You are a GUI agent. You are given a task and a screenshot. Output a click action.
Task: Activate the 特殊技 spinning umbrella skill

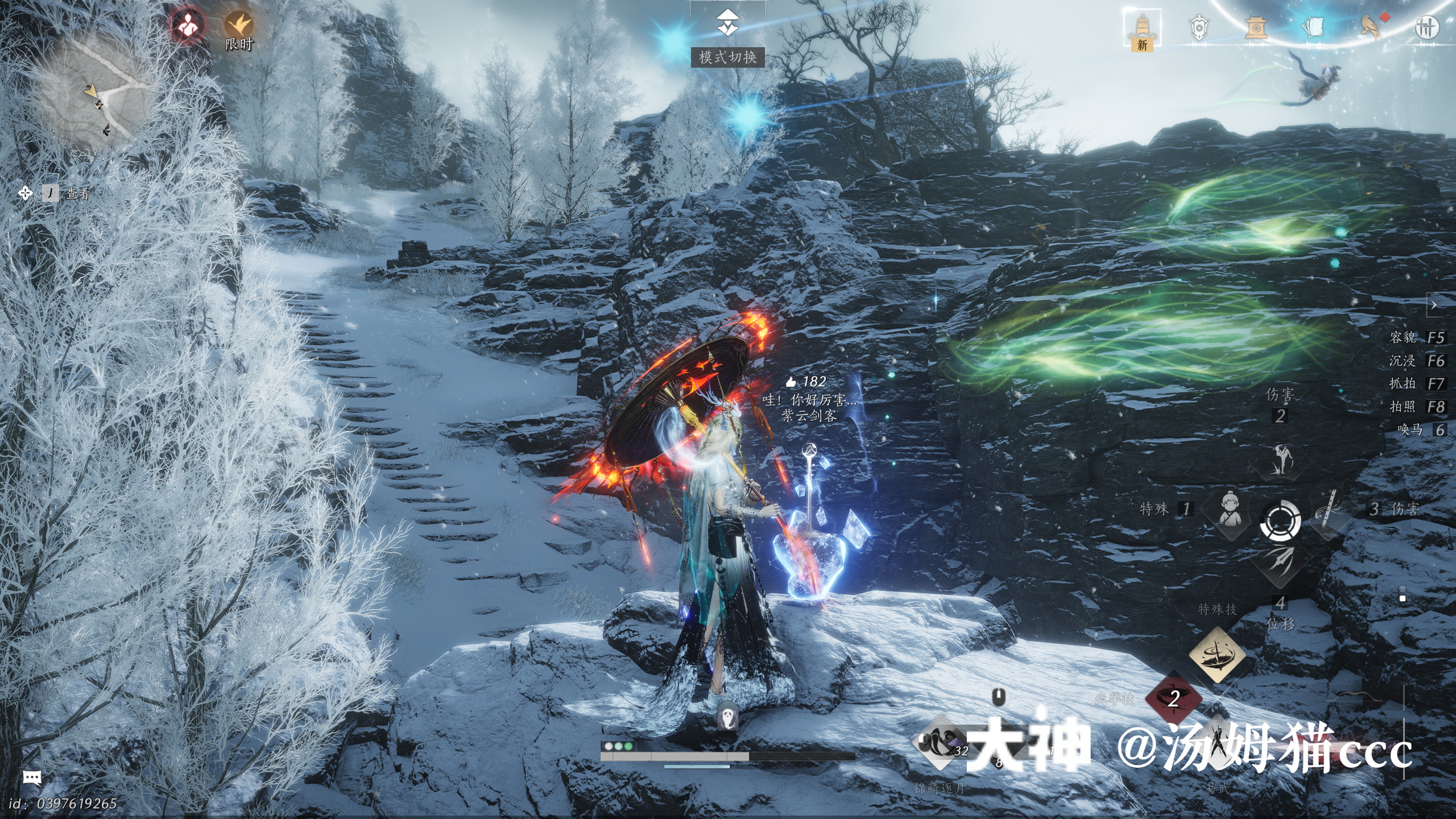[x=1217, y=654]
